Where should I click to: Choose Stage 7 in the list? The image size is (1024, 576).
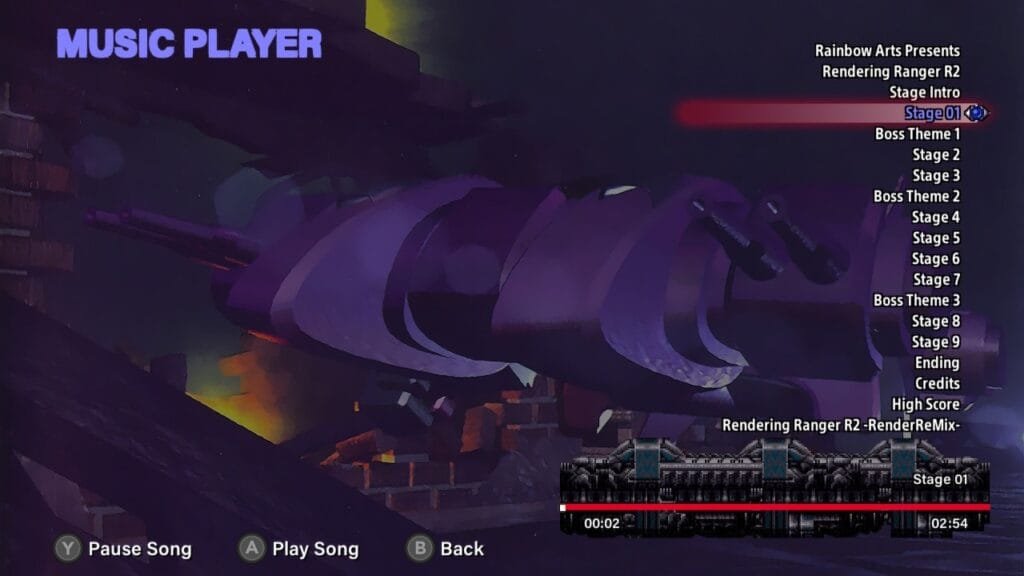click(x=936, y=280)
